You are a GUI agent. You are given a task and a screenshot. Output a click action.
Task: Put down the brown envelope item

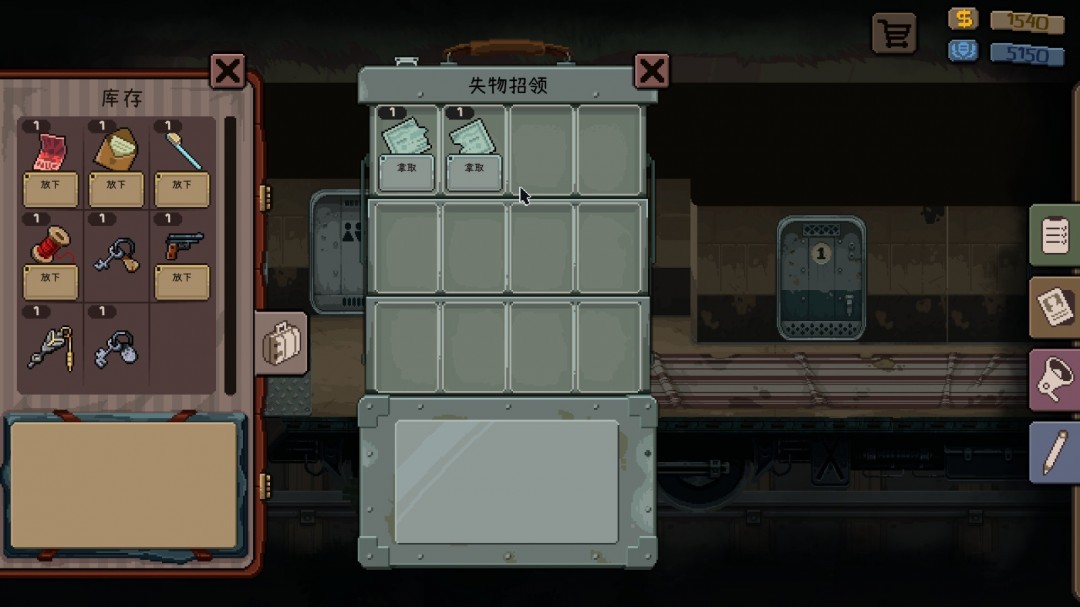coord(116,187)
